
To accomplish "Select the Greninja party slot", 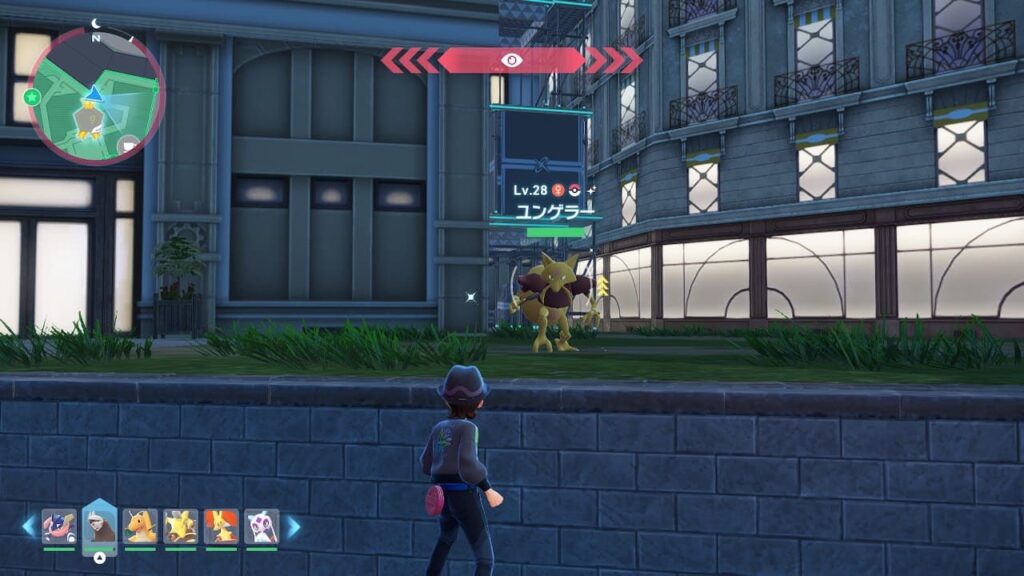I will point(59,526).
